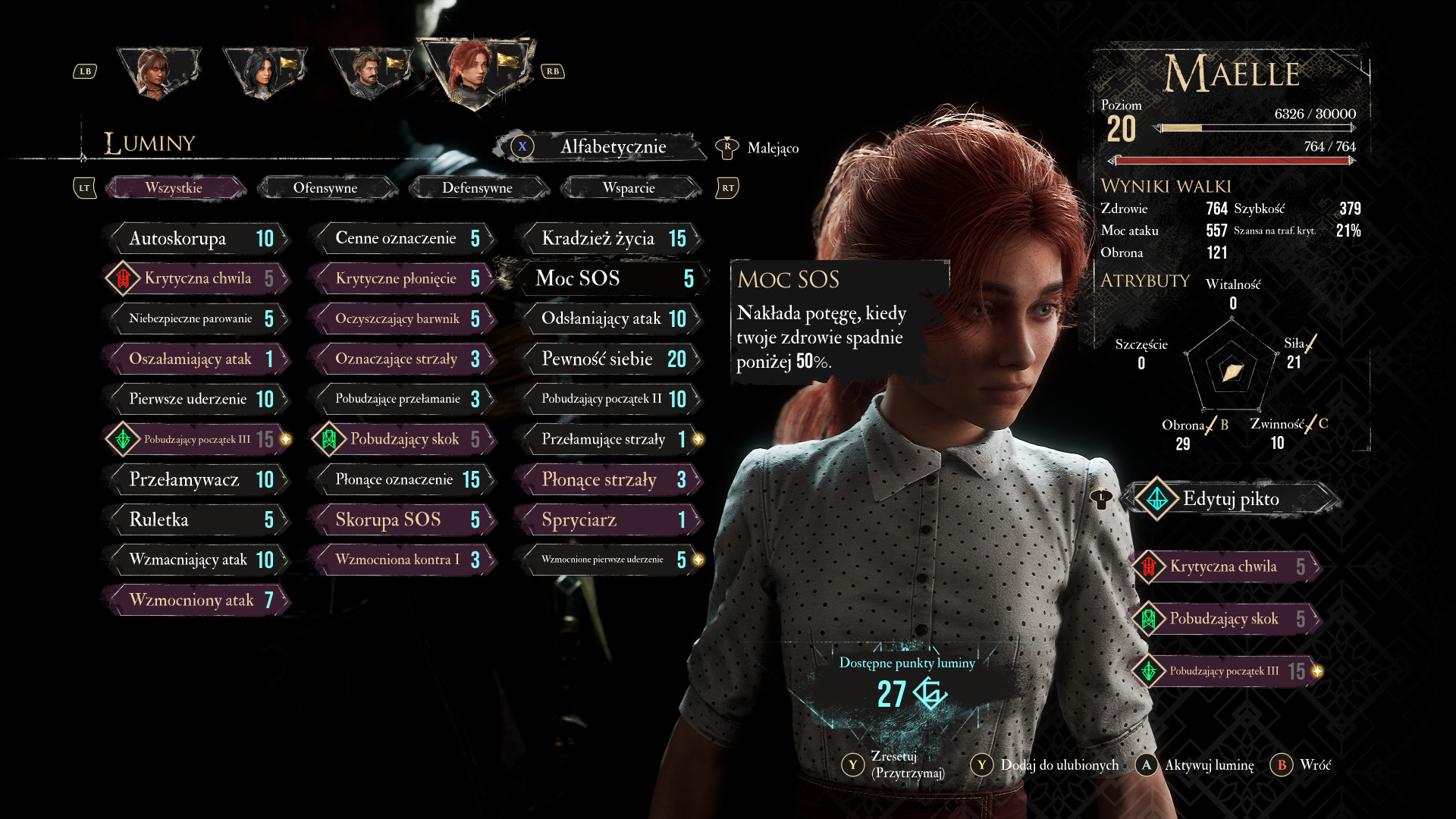Viewport: 1456px width, 819px height.
Task: Select the Wzmocniony atak lumina
Action: coord(197,600)
